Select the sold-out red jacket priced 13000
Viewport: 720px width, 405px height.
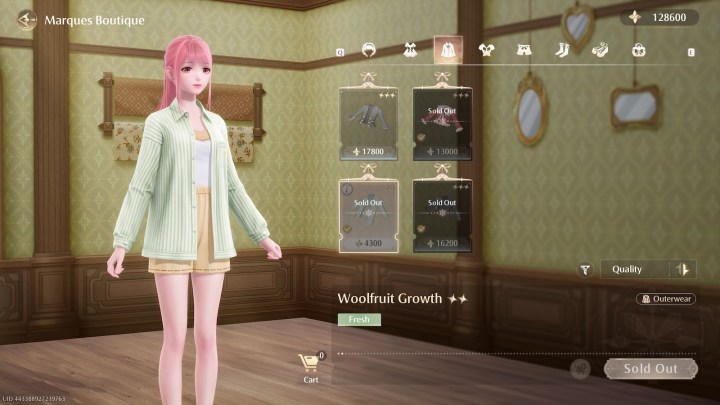(x=442, y=121)
